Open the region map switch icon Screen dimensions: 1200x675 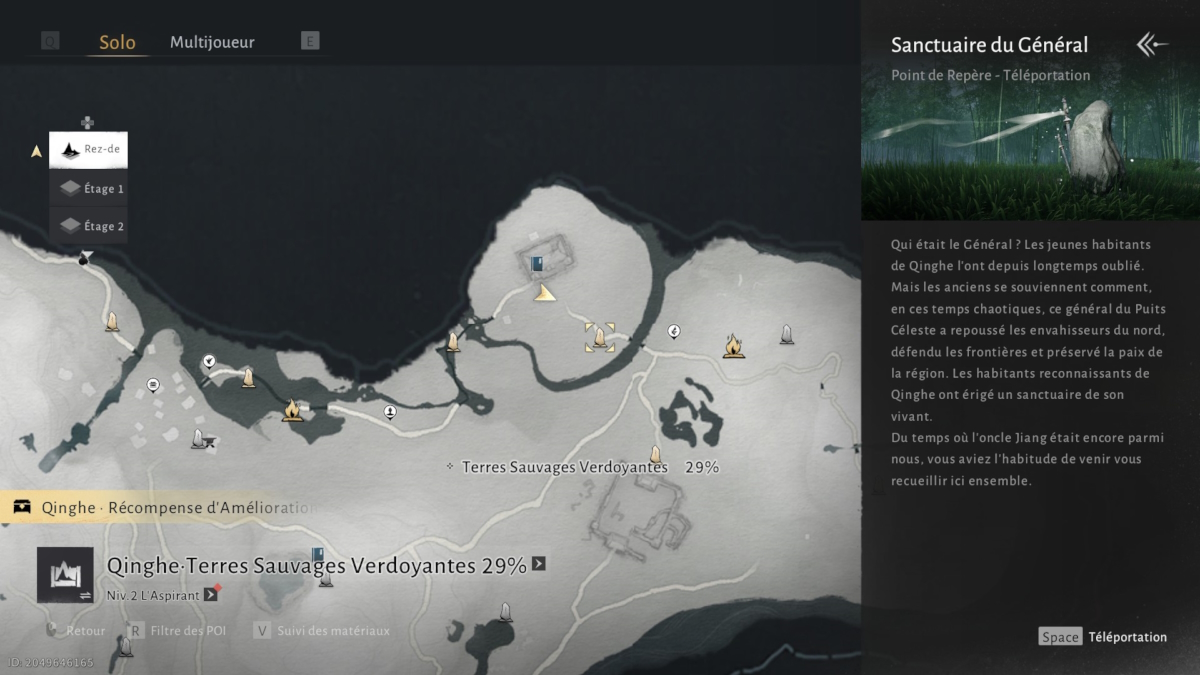click(65, 575)
